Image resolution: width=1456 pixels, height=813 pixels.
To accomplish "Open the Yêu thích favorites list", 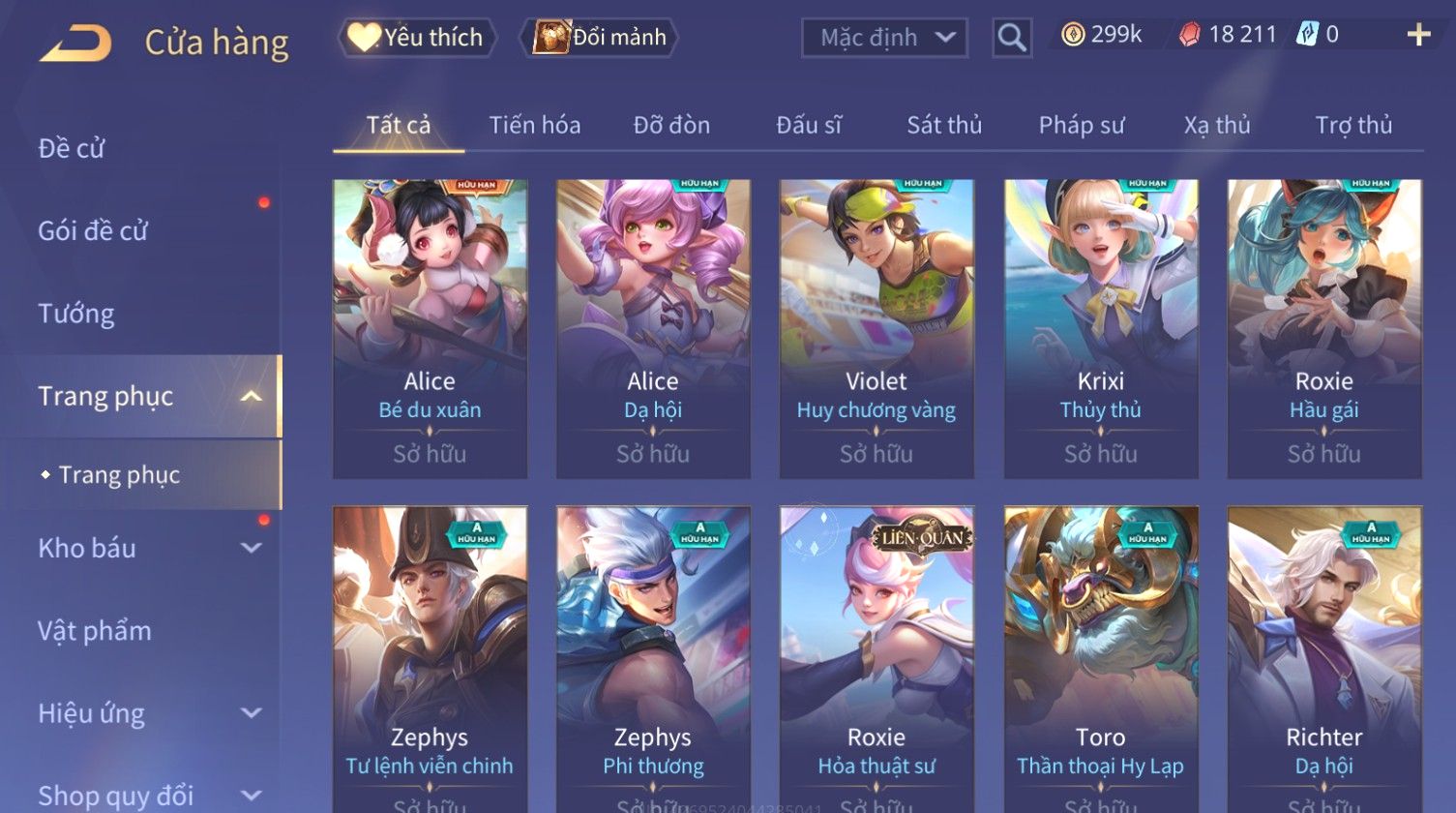I will pos(417,38).
